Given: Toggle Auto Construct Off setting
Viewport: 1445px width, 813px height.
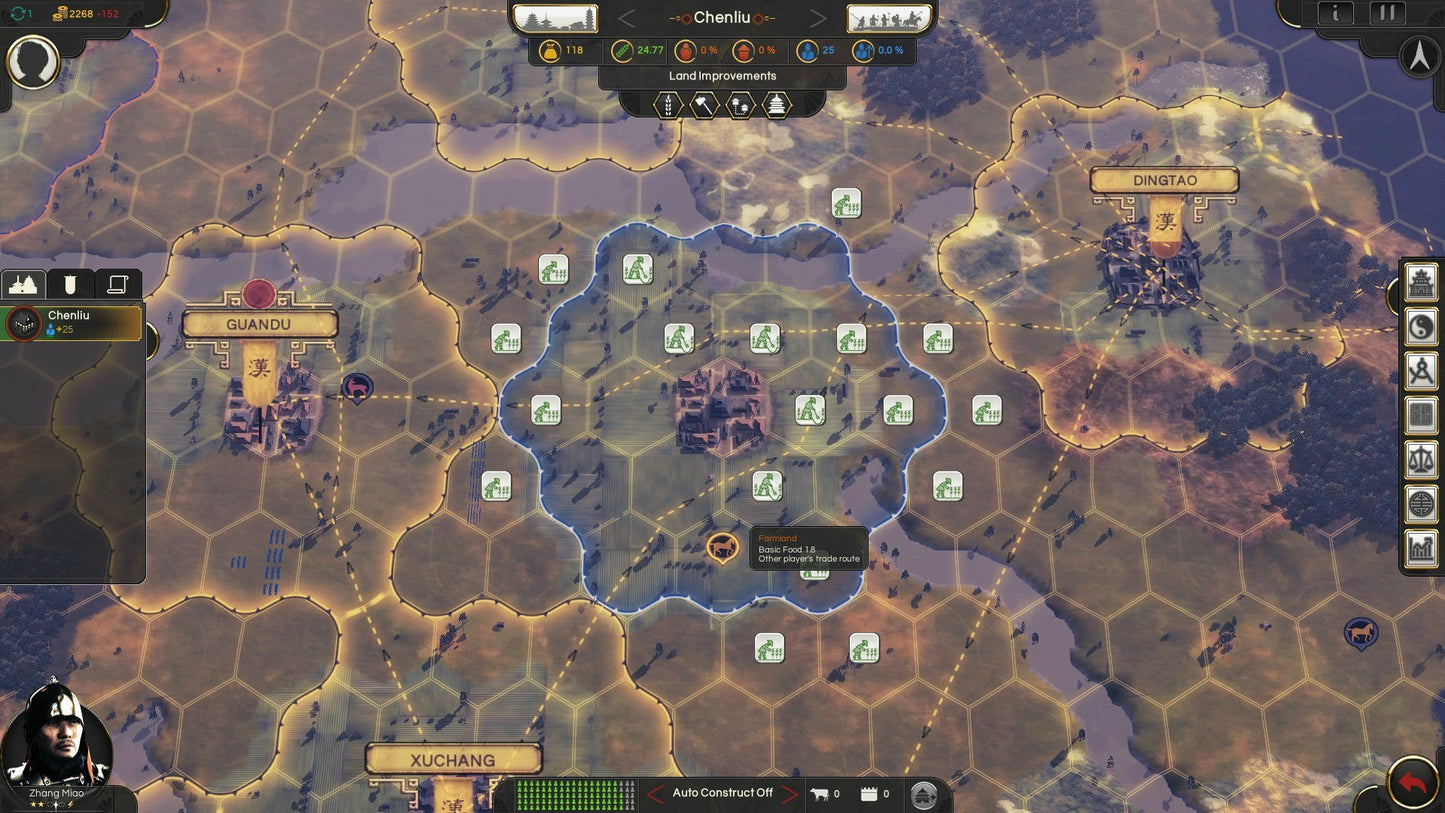Looking at the screenshot, I should [x=723, y=792].
